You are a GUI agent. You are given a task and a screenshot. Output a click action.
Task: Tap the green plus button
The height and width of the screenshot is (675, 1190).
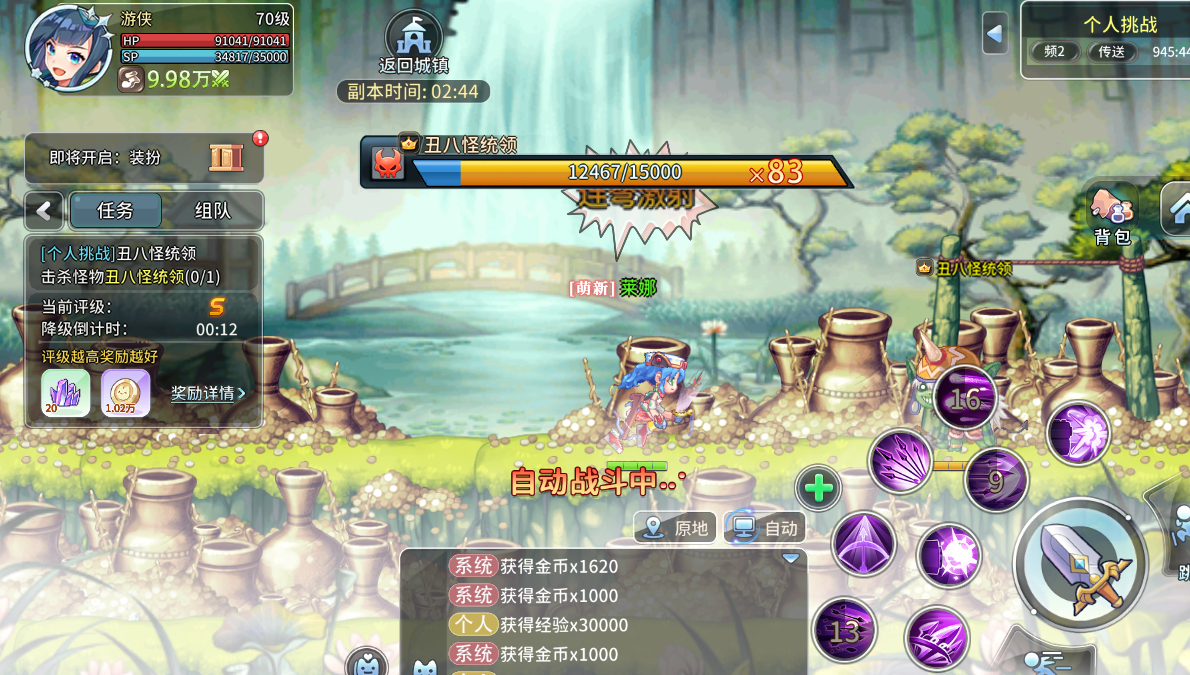click(819, 489)
